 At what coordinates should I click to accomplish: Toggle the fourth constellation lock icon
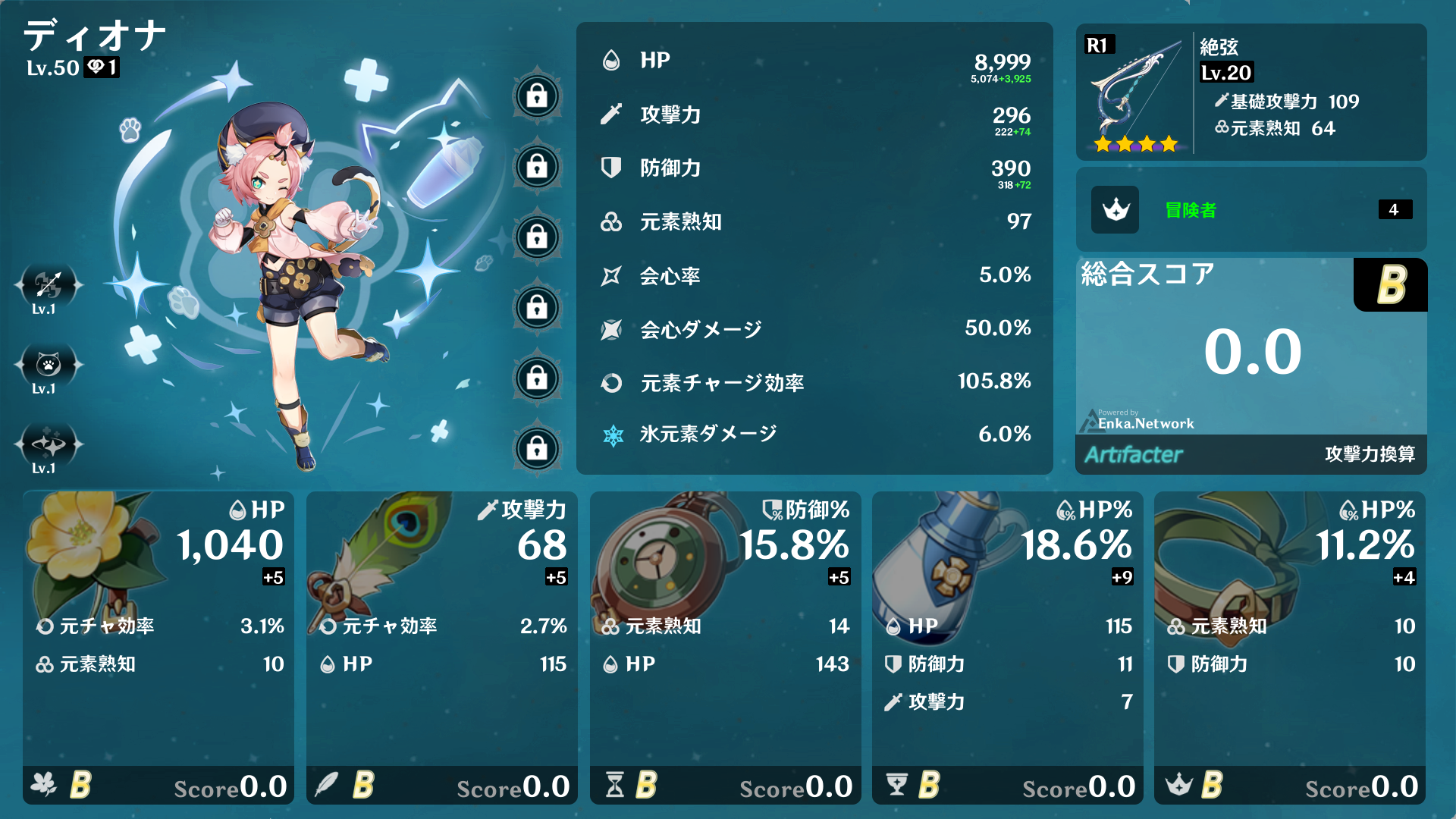coord(537,309)
